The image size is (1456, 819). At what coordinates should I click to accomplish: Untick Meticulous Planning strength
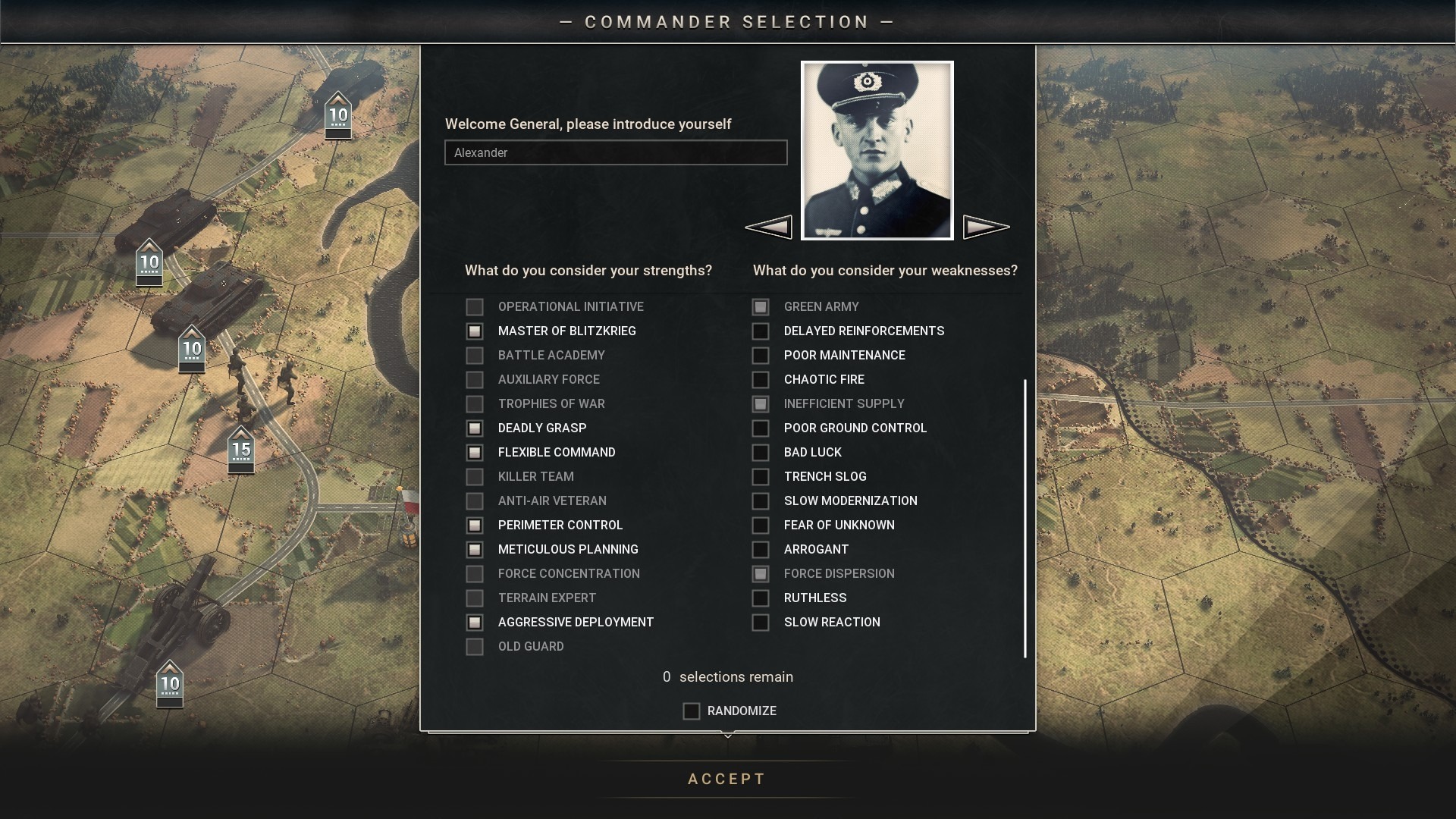tap(475, 550)
